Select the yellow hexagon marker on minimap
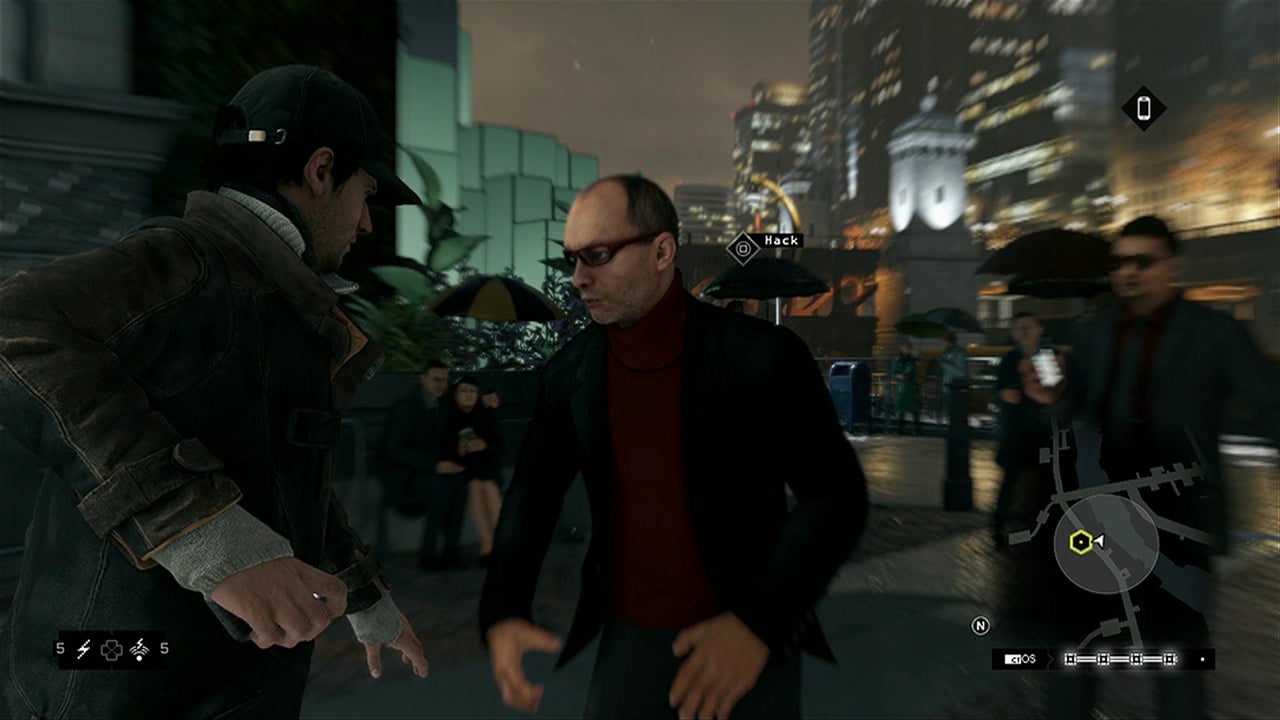Screen dimensions: 1280x720 pyautogui.click(x=1080, y=542)
